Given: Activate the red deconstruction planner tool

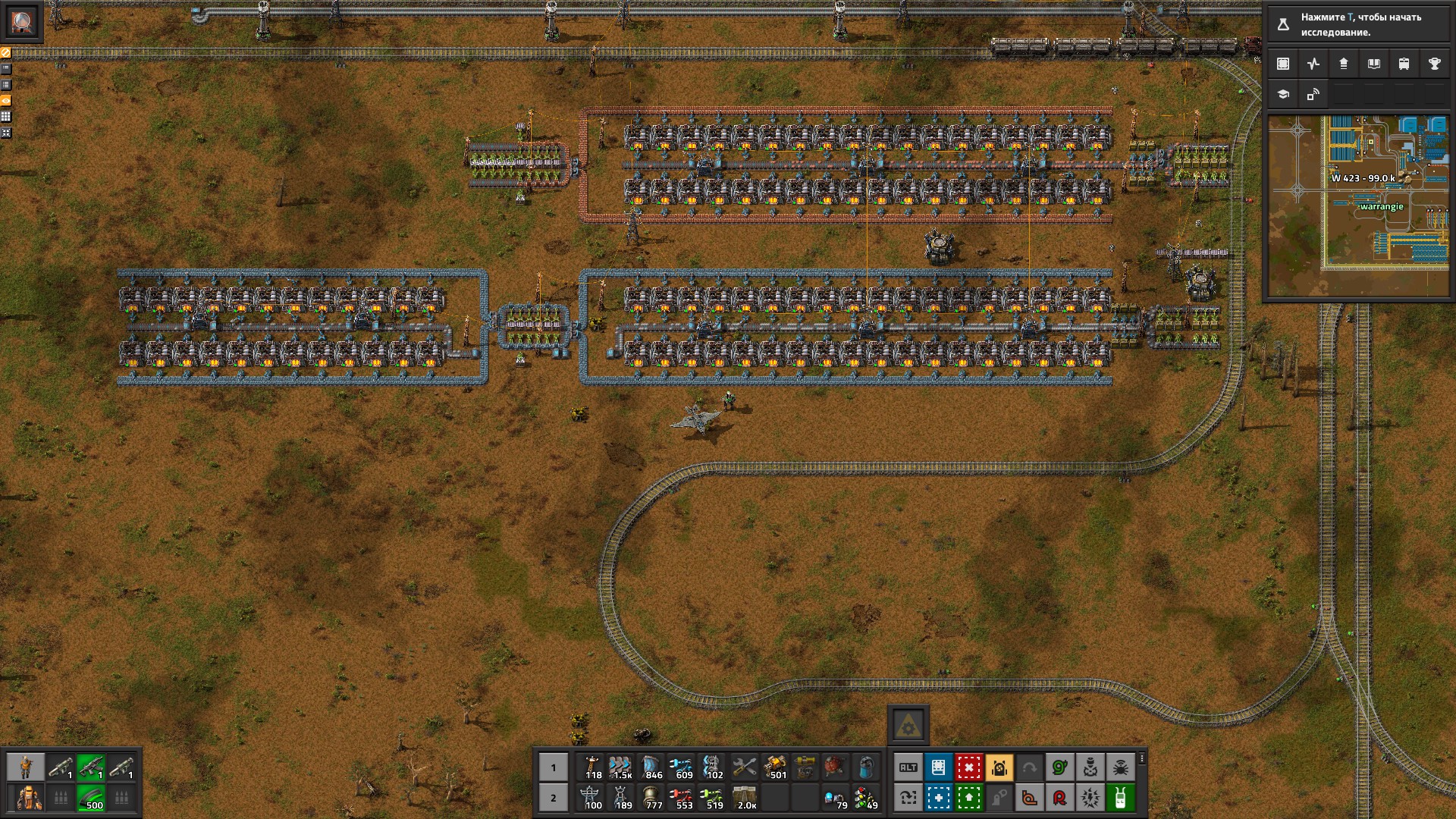Looking at the screenshot, I should pyautogui.click(x=968, y=767).
